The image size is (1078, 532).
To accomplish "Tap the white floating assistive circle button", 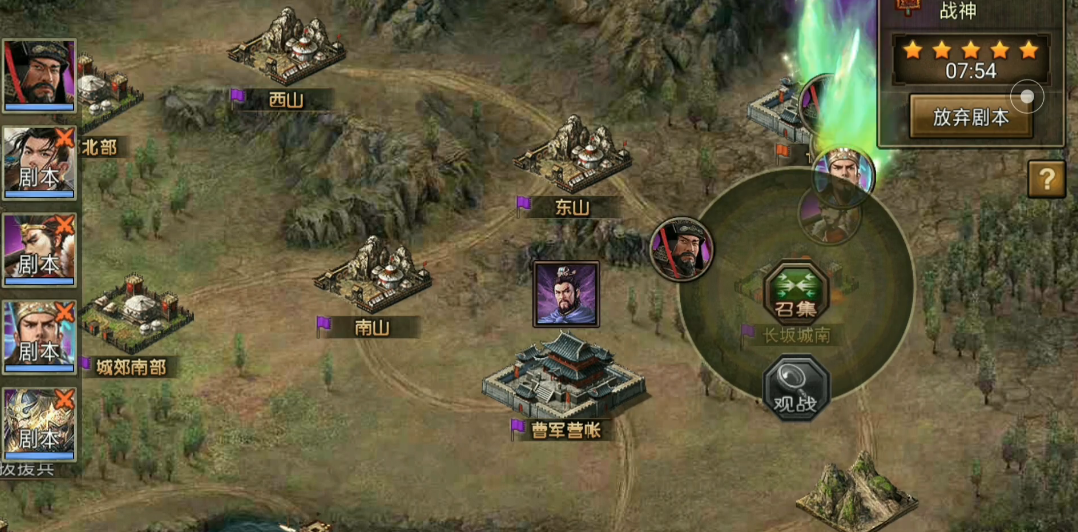I will (1026, 97).
